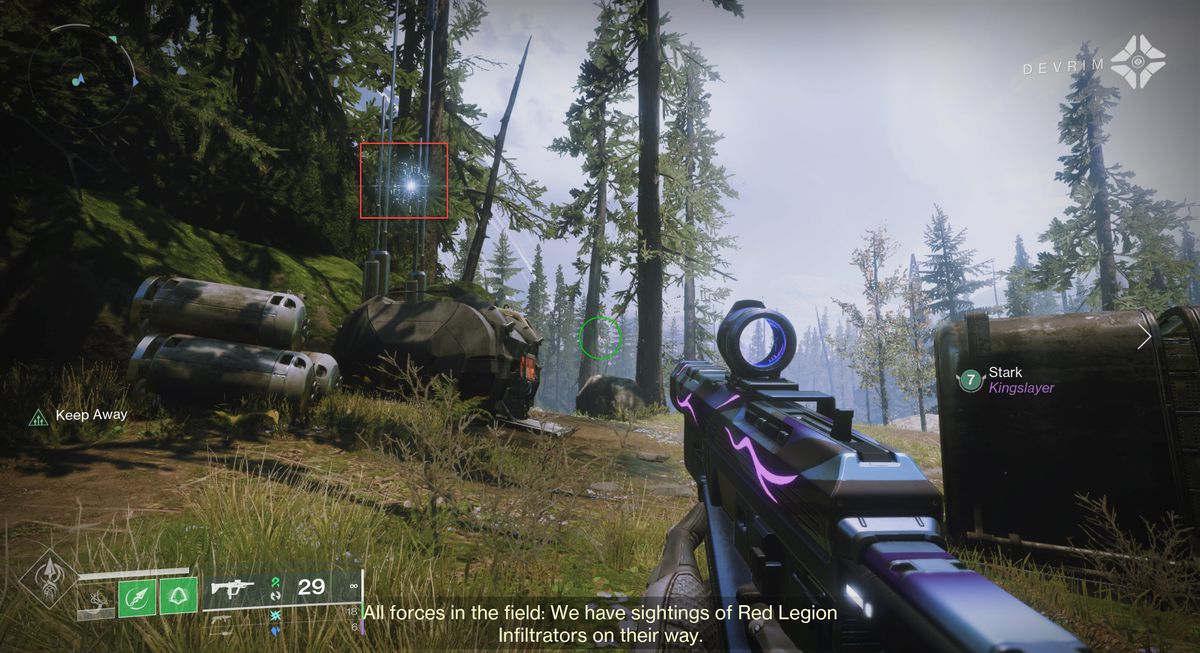Click the circular radar in the corner
This screenshot has height=653, width=1200.
83,75
